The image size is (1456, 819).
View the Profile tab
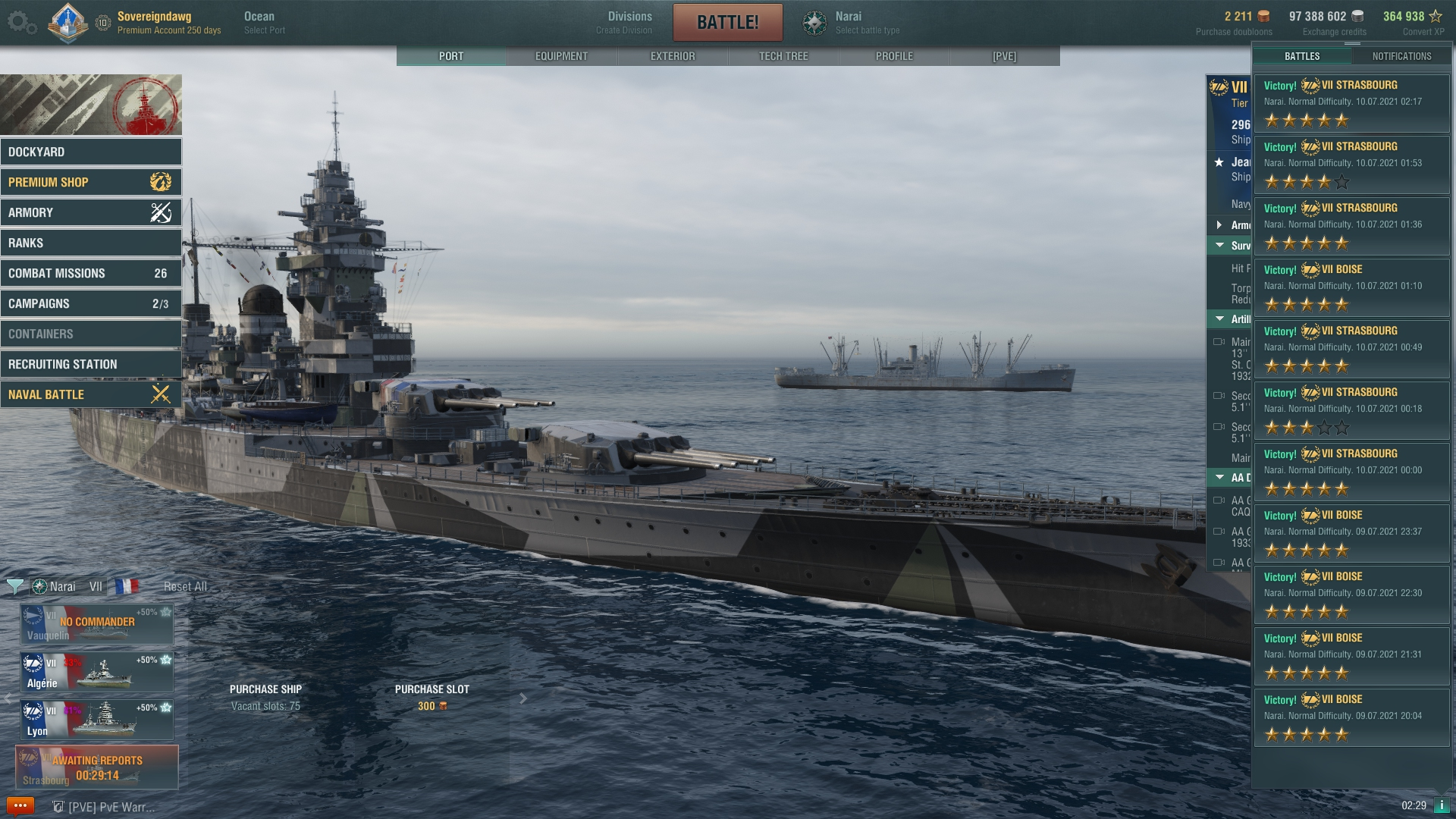click(x=894, y=56)
